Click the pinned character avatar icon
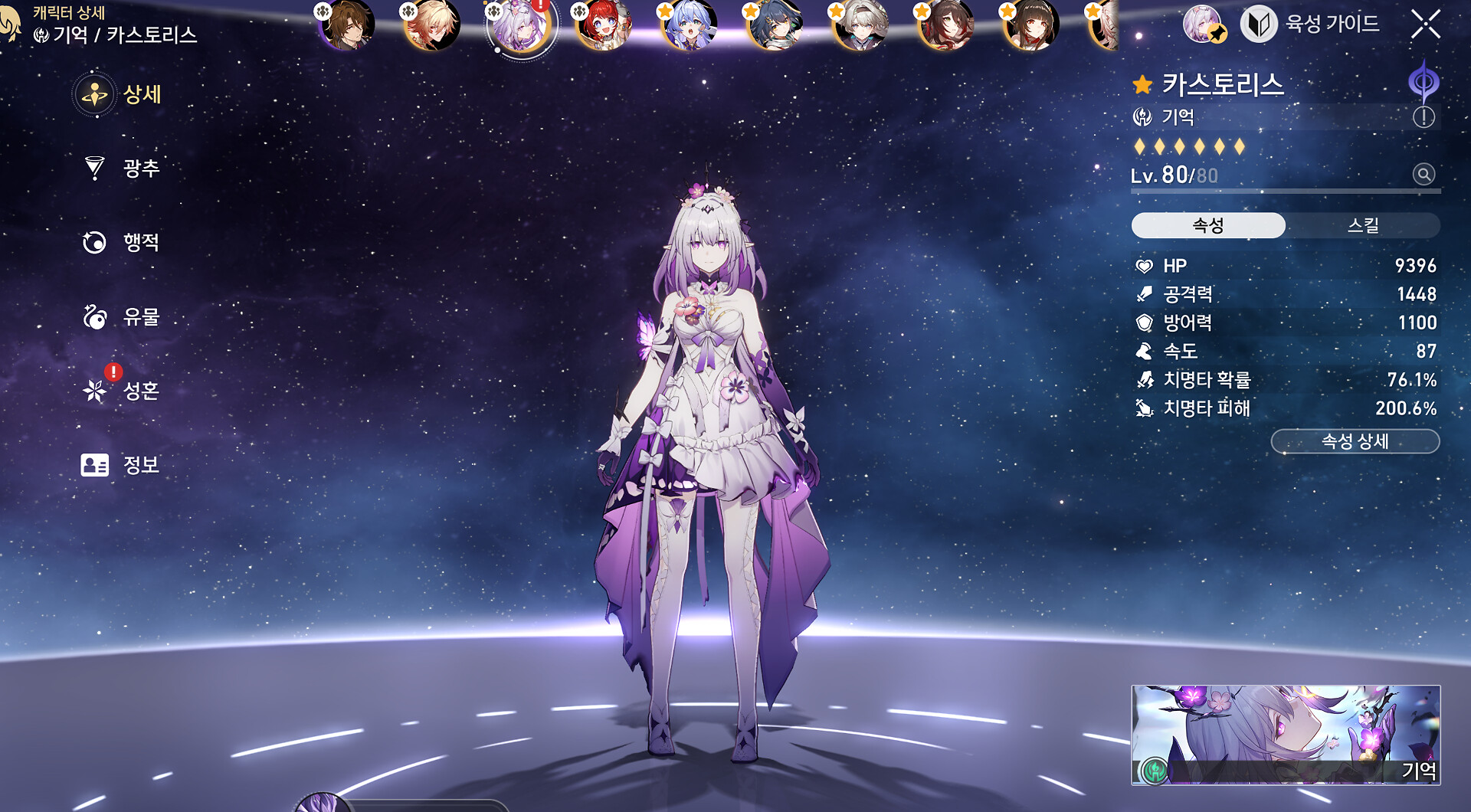This screenshot has width=1471, height=812. tap(1204, 25)
